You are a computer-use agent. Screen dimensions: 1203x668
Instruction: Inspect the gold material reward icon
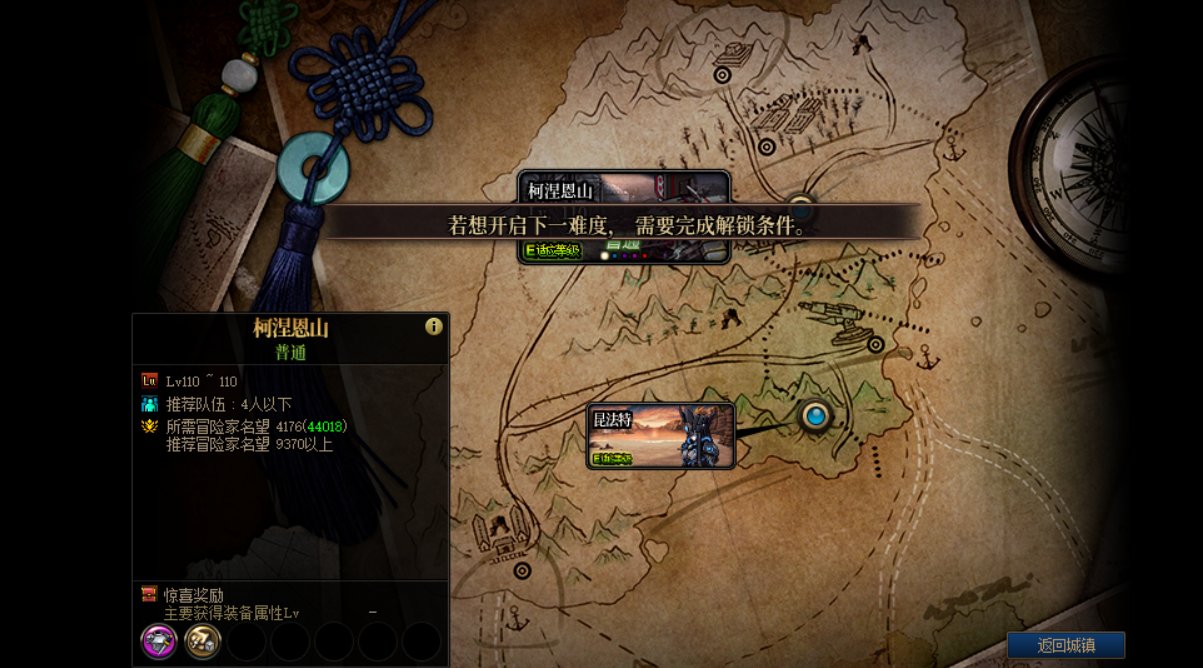tap(203, 640)
